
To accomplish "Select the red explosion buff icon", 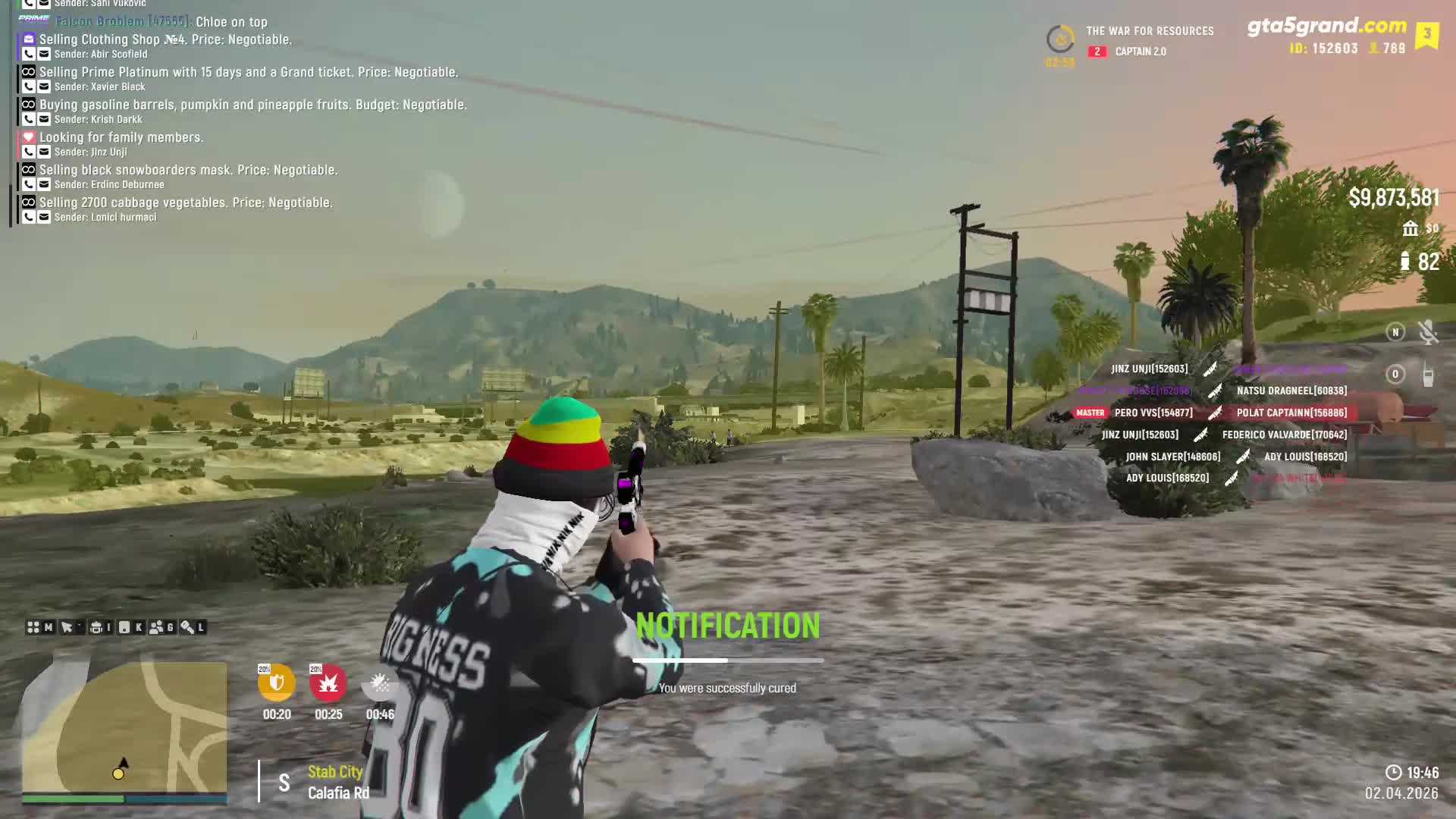I will (x=328, y=683).
